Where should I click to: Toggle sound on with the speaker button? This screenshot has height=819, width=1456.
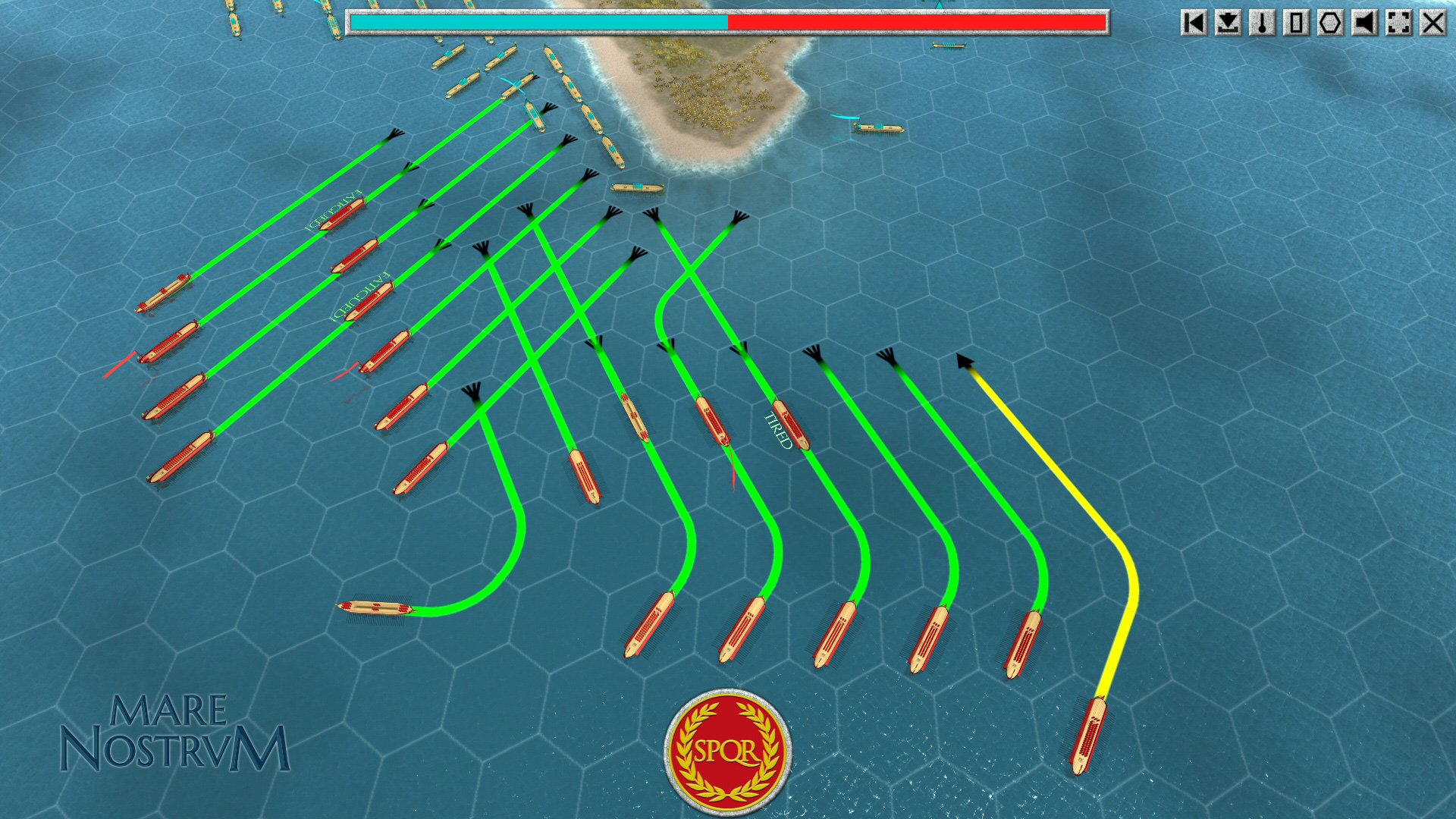click(x=1367, y=23)
